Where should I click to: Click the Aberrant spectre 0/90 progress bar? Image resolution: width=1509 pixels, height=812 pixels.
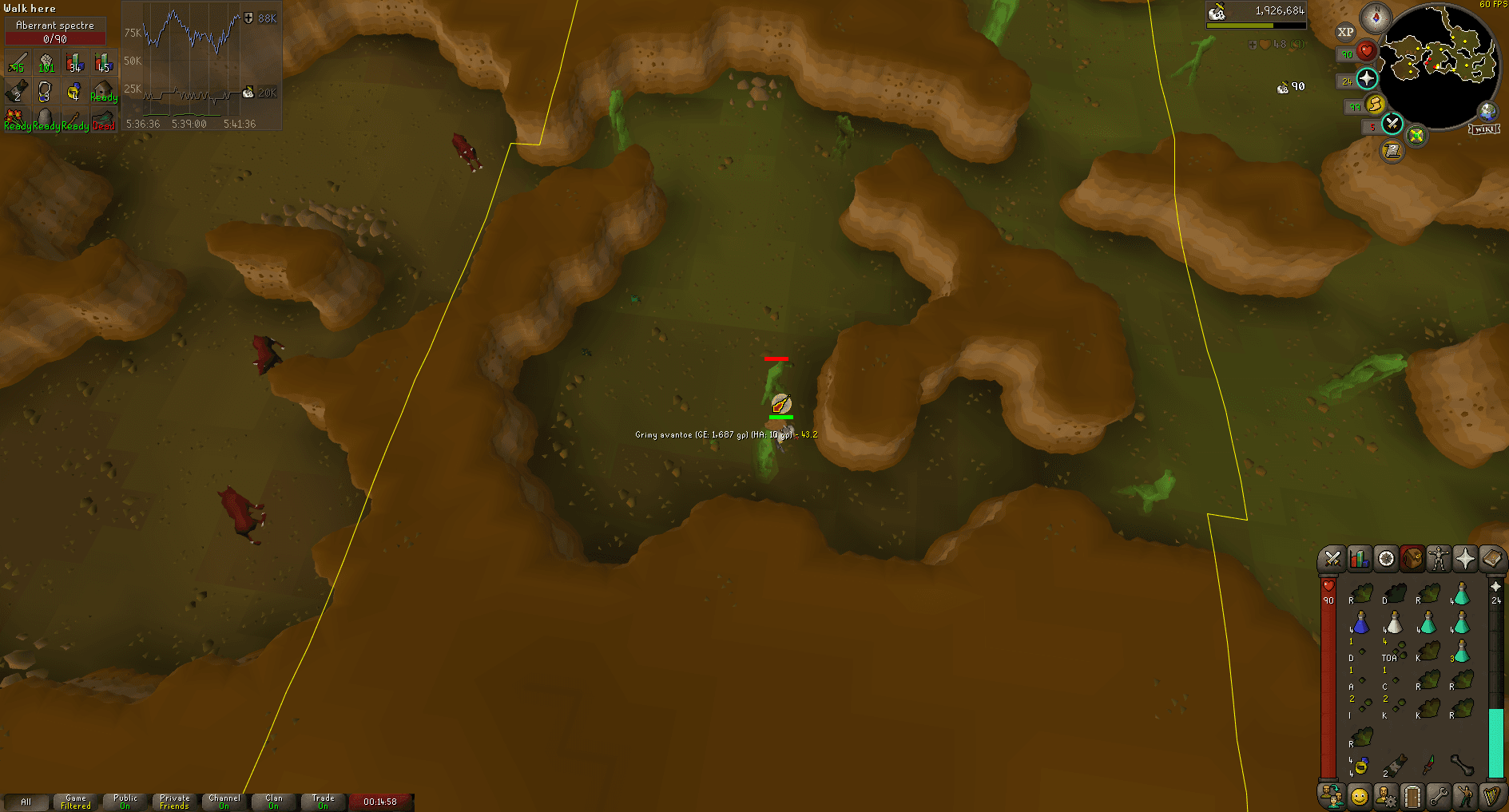pos(55,32)
